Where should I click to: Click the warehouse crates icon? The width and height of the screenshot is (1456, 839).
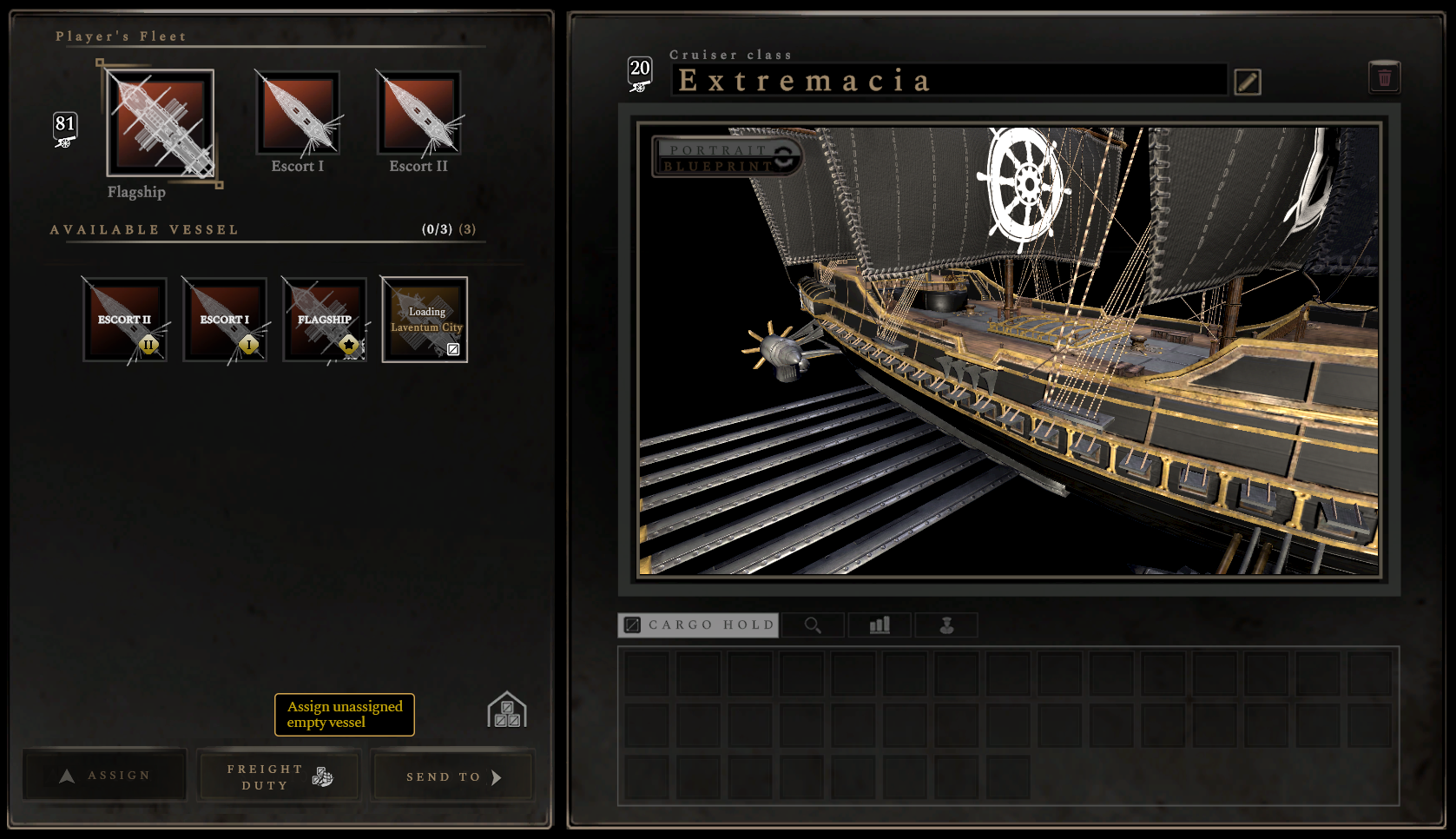click(507, 710)
